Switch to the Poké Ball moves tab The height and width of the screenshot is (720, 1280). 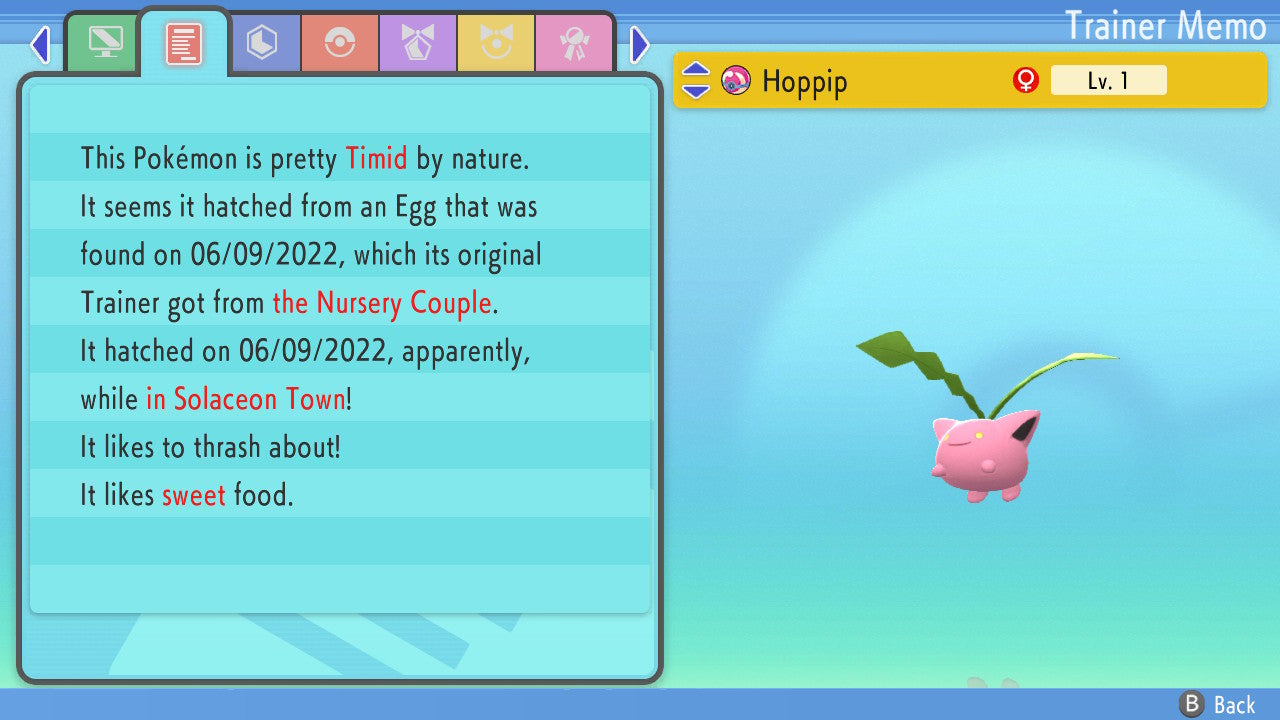click(x=340, y=42)
